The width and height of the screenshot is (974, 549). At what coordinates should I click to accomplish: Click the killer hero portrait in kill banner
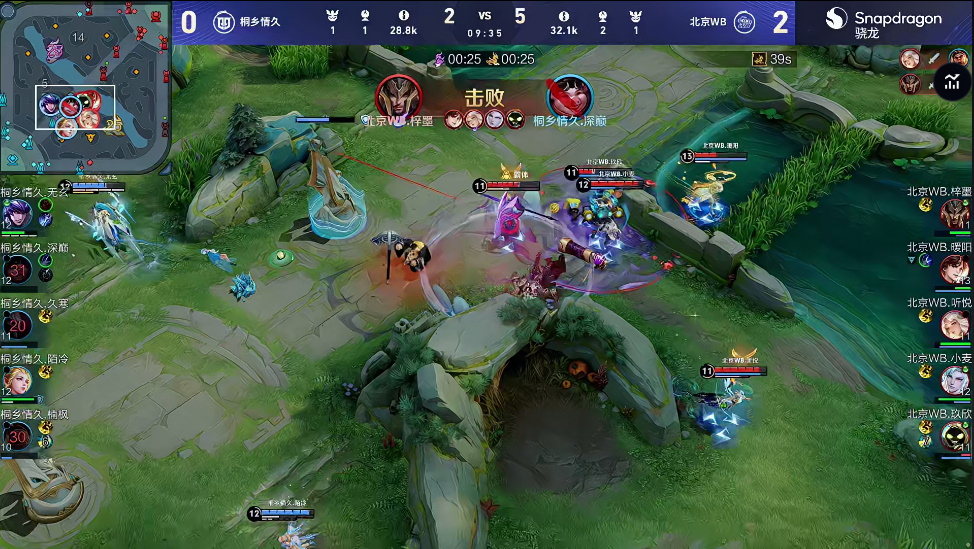tap(398, 97)
